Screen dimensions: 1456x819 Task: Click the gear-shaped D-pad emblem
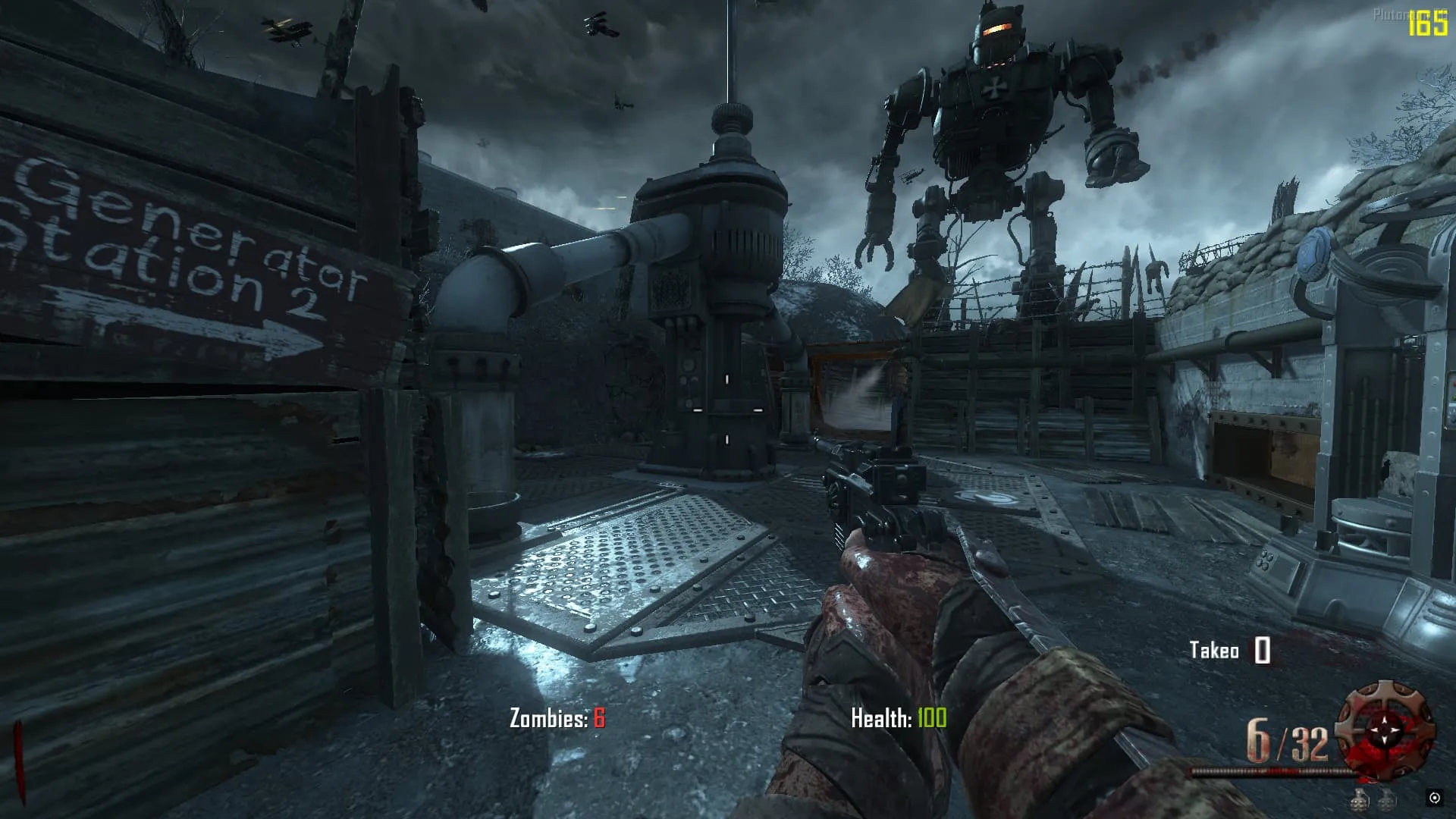[x=1385, y=730]
